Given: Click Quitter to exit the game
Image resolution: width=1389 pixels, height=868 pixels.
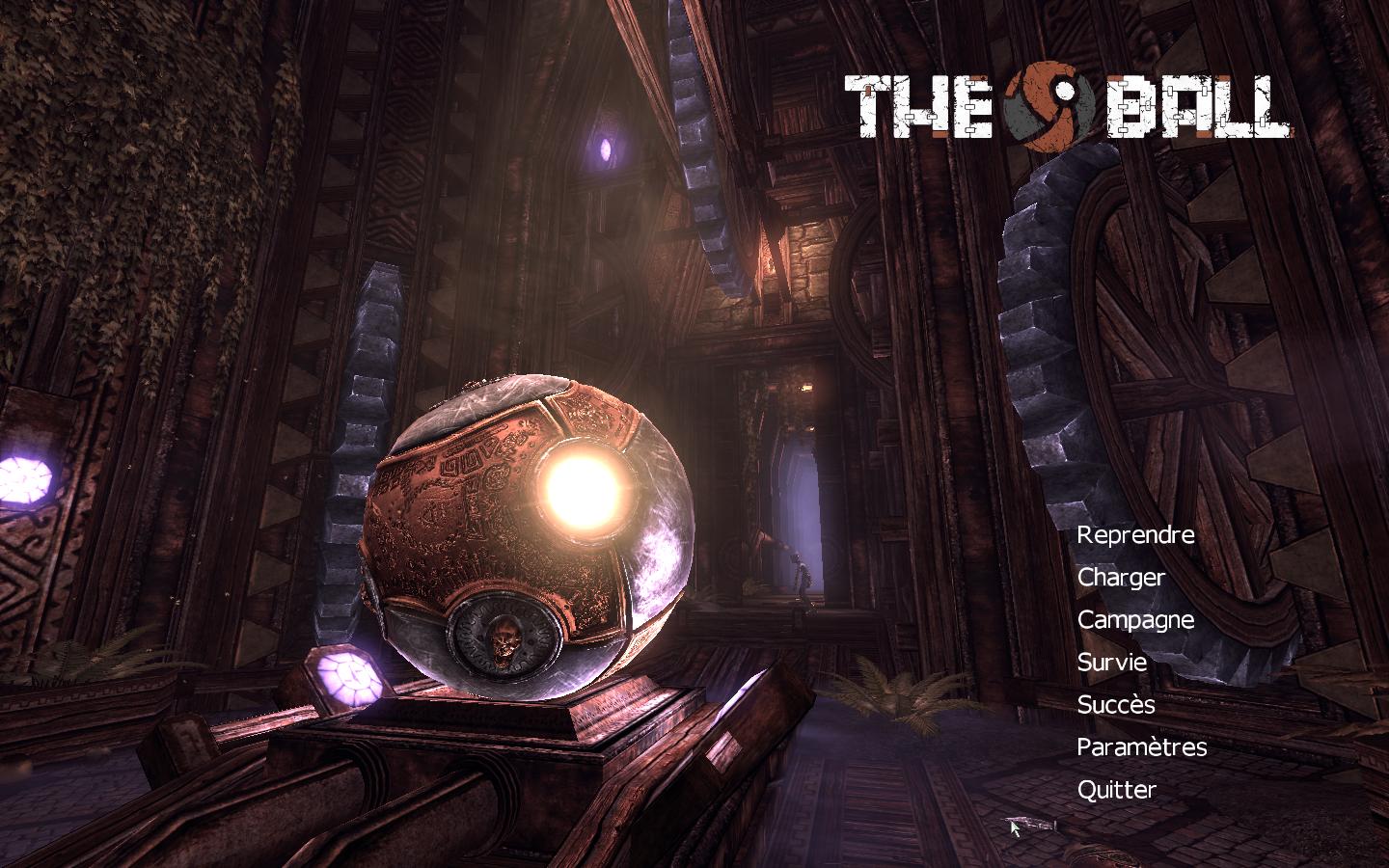Looking at the screenshot, I should pyautogui.click(x=1116, y=790).
